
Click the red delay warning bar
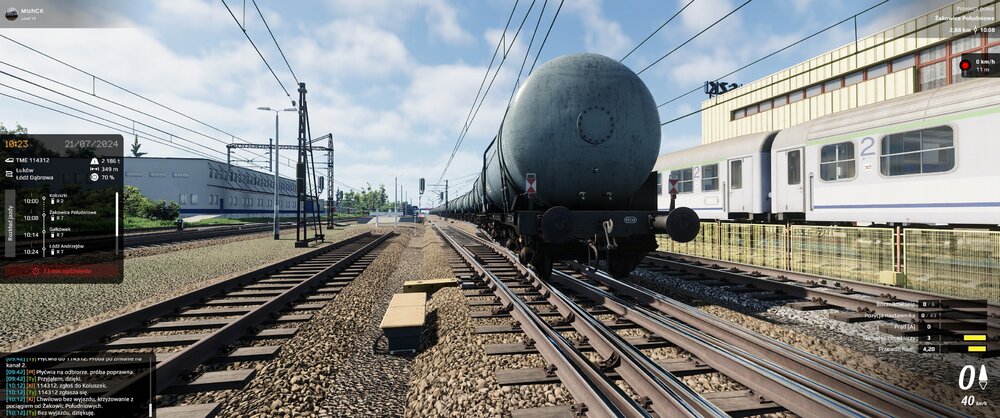[x=62, y=270]
